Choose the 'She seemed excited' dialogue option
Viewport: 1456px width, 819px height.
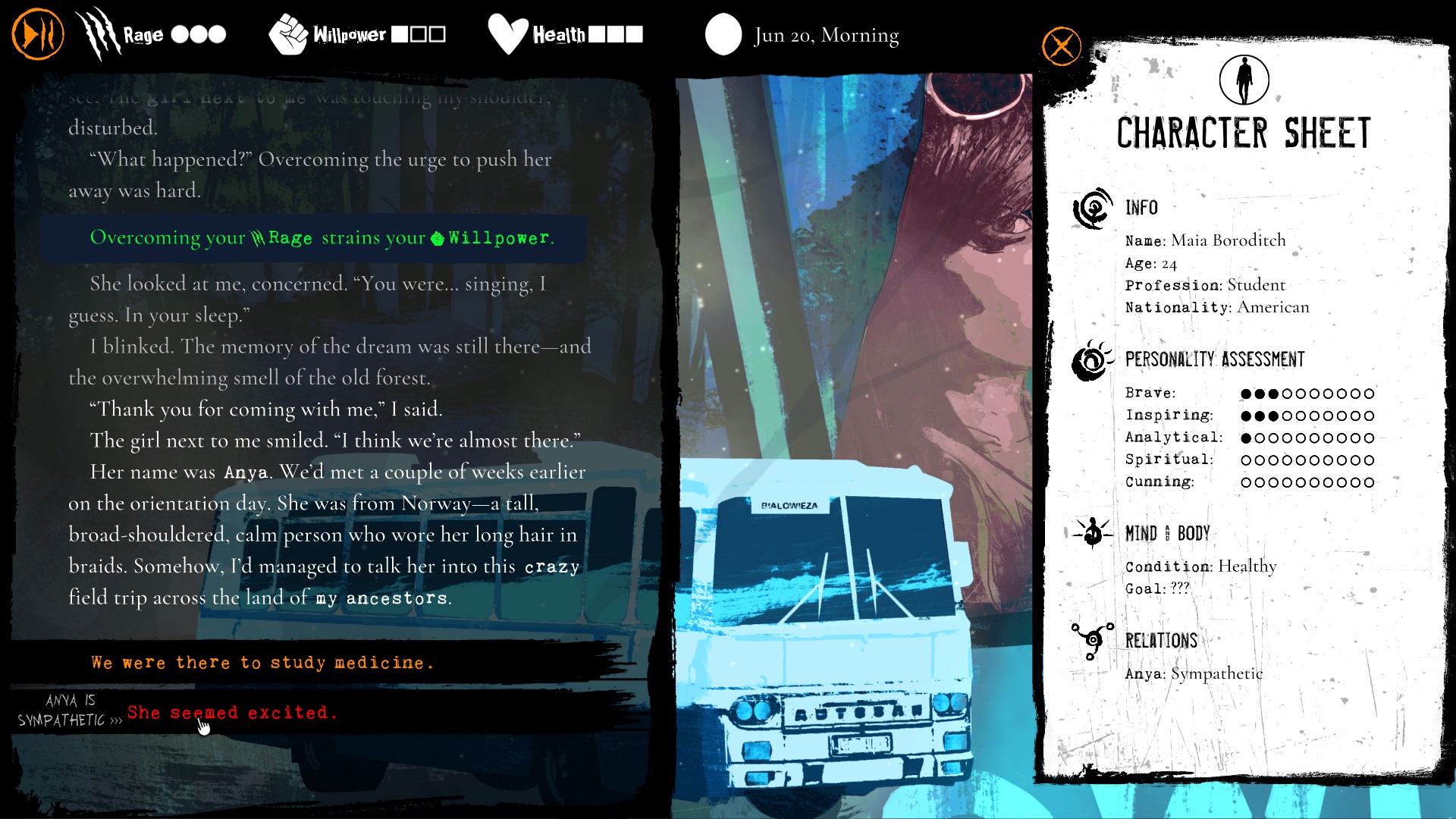click(x=233, y=713)
